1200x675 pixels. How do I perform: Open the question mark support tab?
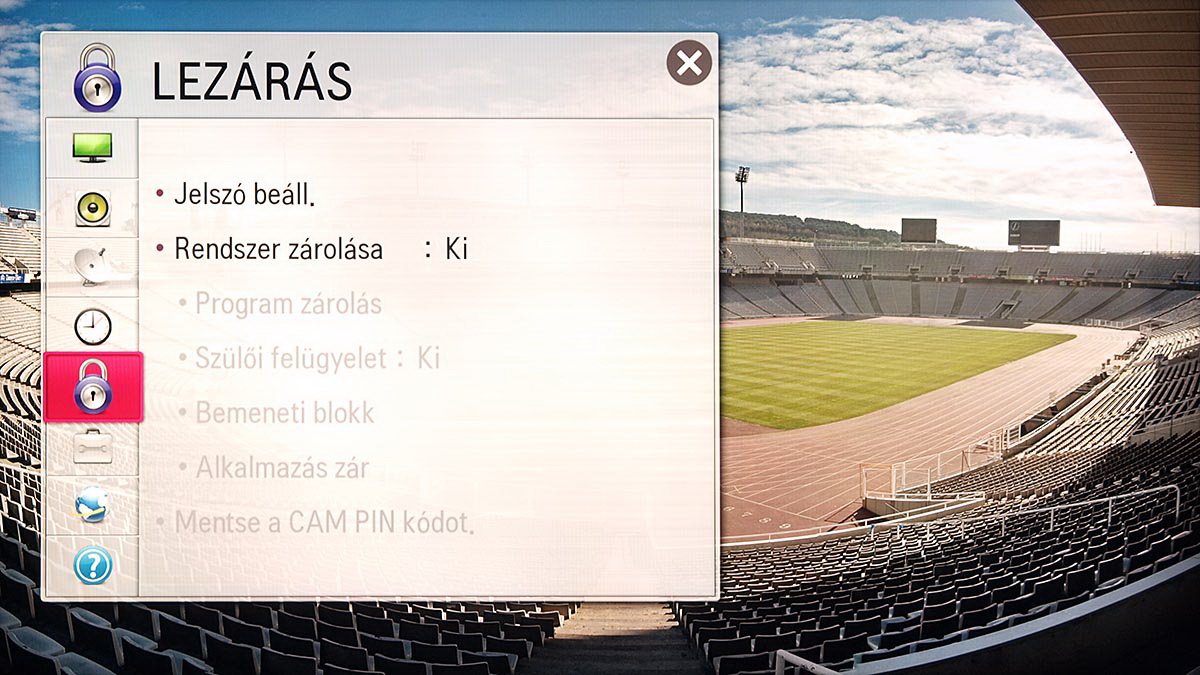[x=92, y=566]
